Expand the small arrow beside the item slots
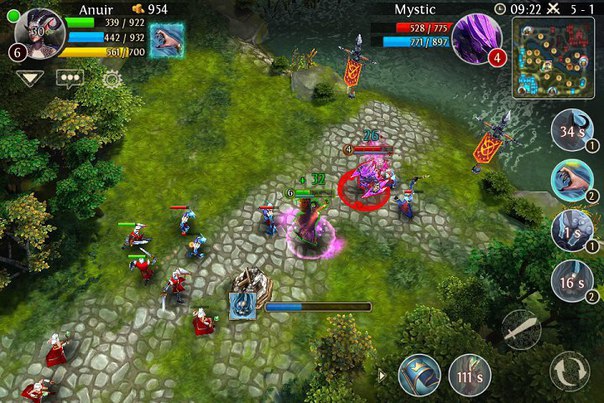The width and height of the screenshot is (604, 403). coord(381,376)
